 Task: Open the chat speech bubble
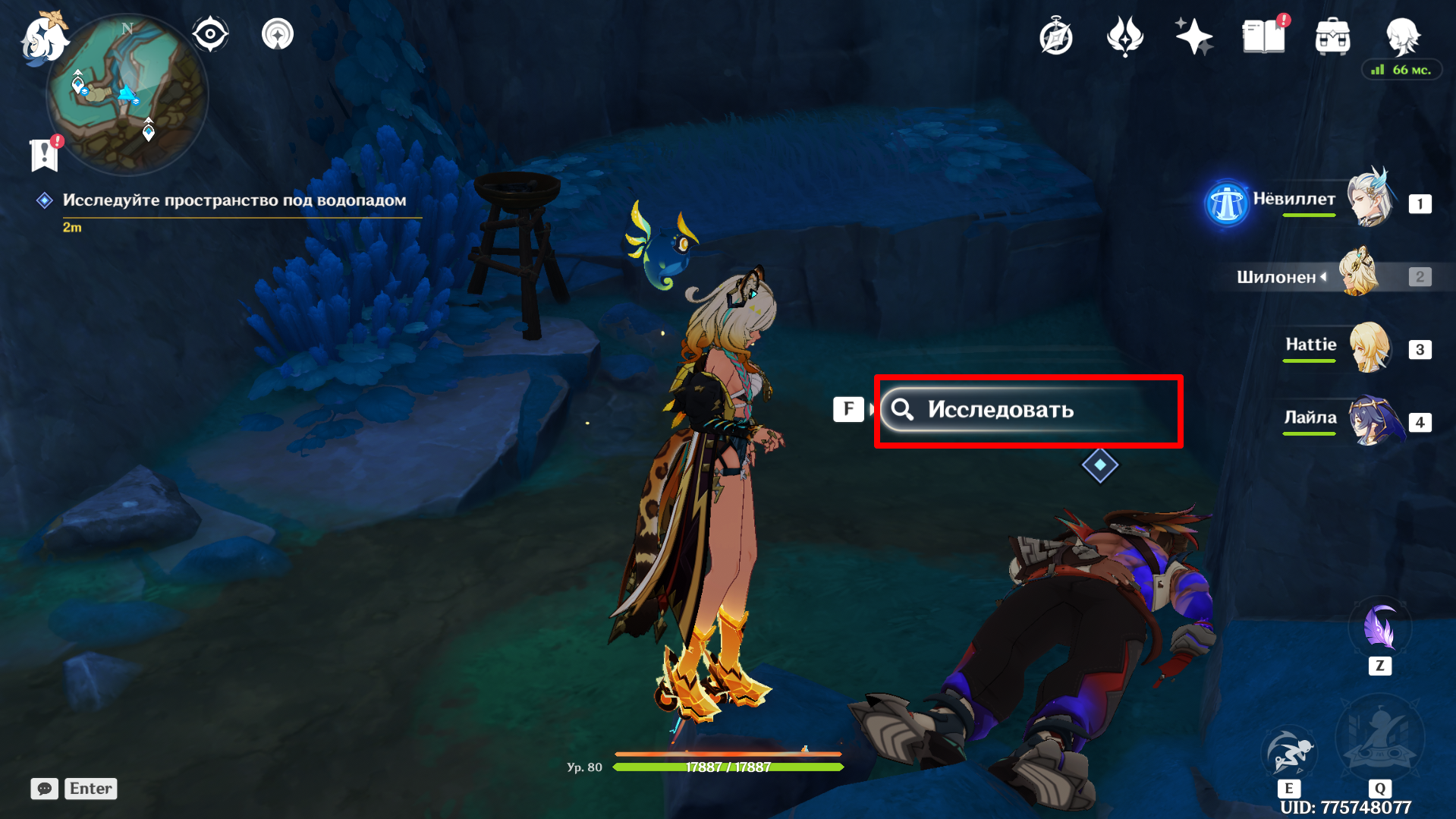pos(45,789)
